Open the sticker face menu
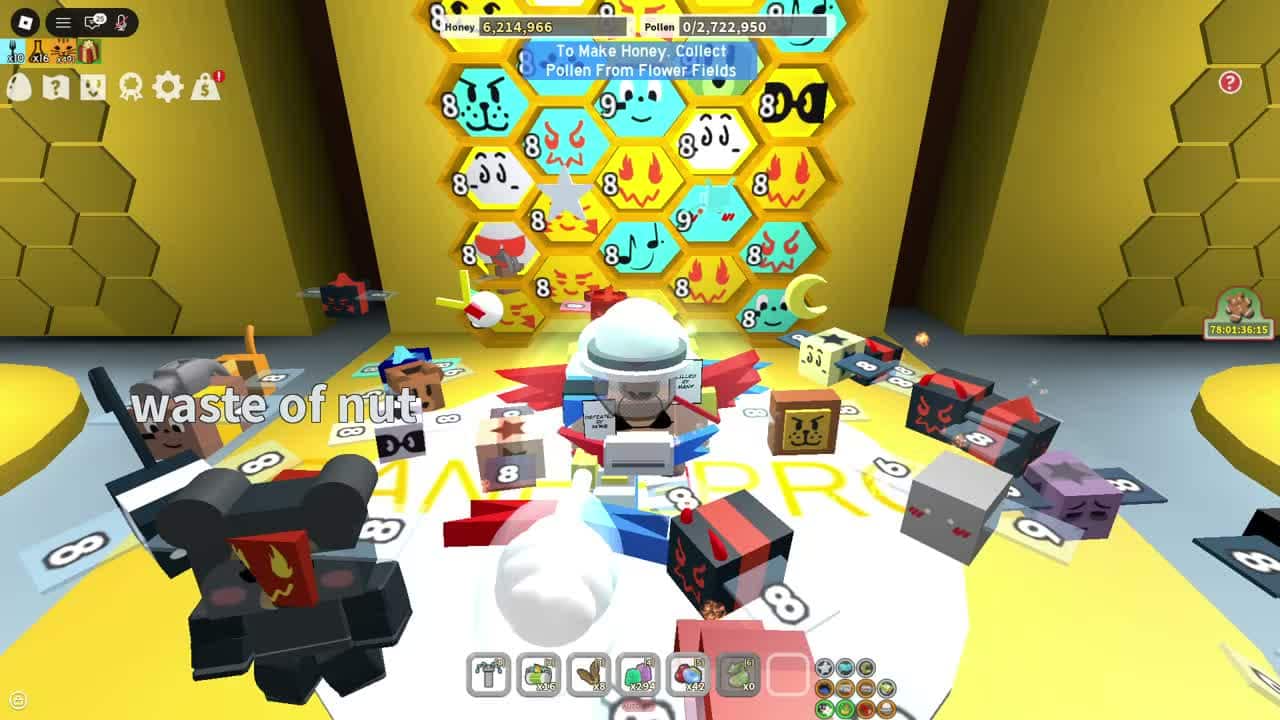This screenshot has width=1280, height=720. (93, 87)
